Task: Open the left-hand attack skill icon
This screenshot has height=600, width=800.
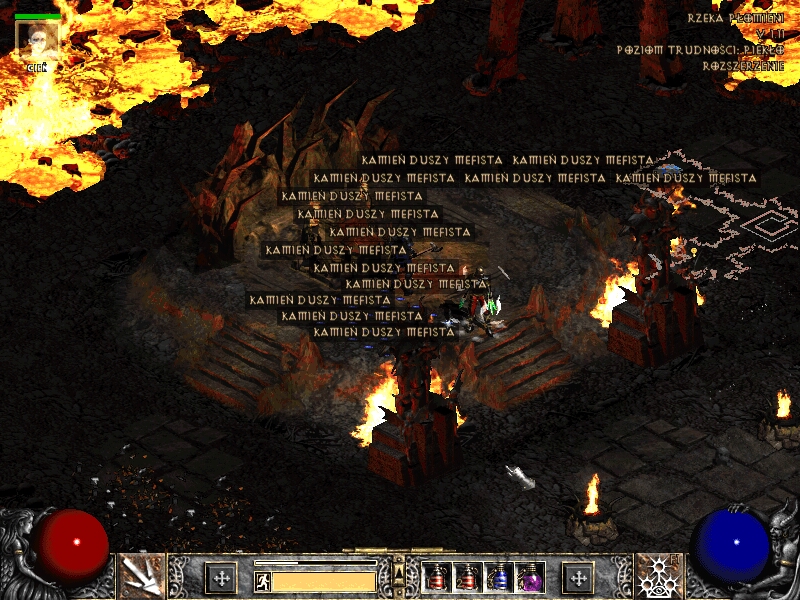Action: click(141, 576)
